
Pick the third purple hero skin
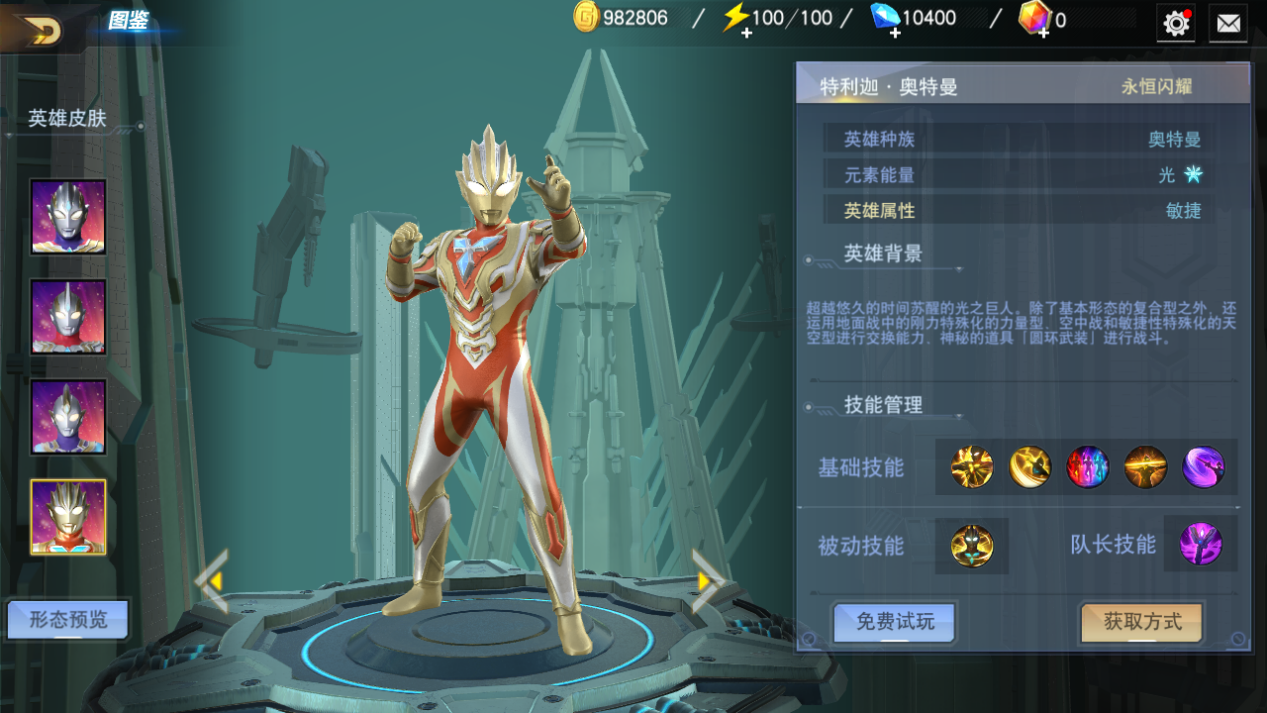click(68, 417)
